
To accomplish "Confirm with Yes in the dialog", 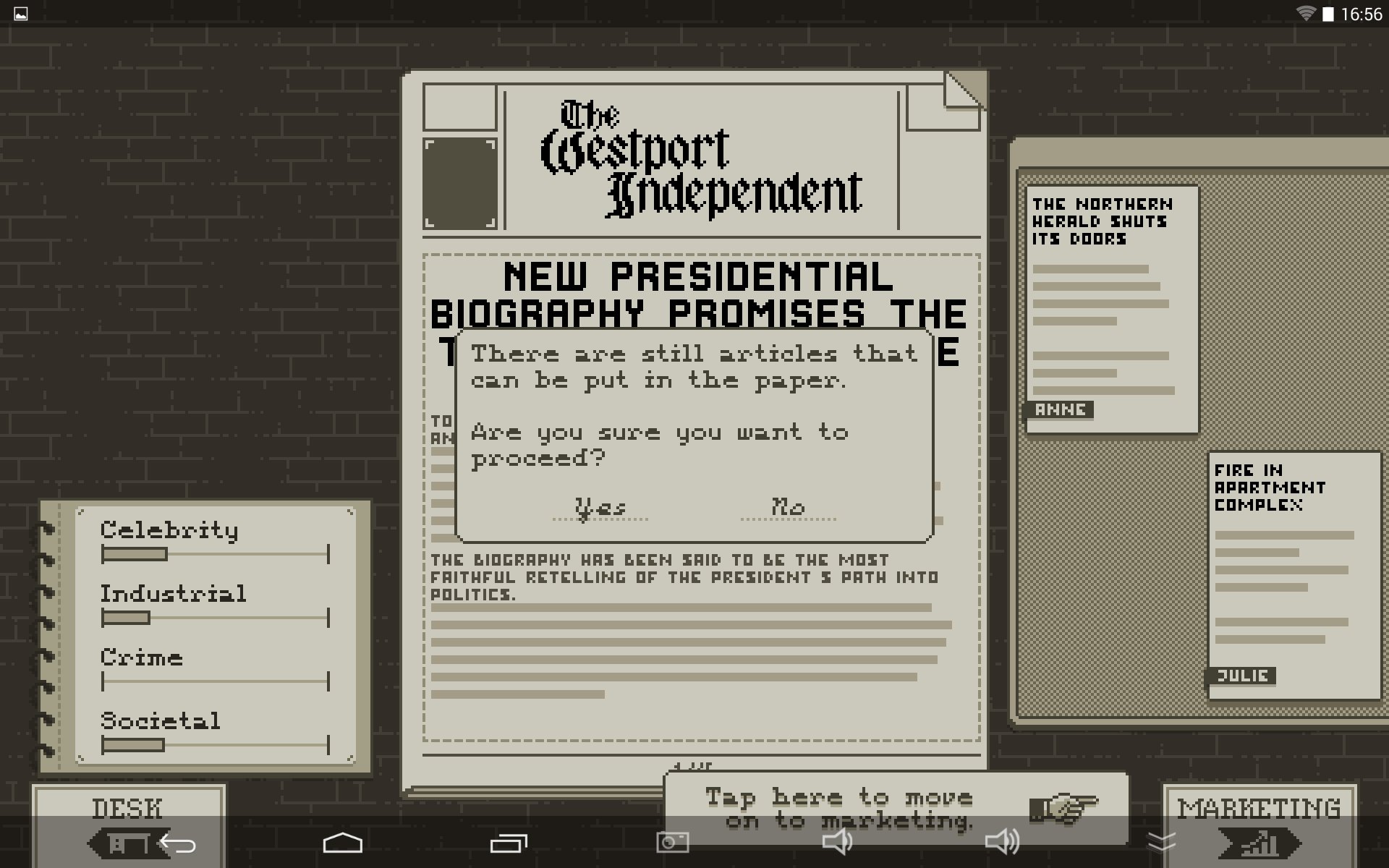I will pyautogui.click(x=600, y=507).
